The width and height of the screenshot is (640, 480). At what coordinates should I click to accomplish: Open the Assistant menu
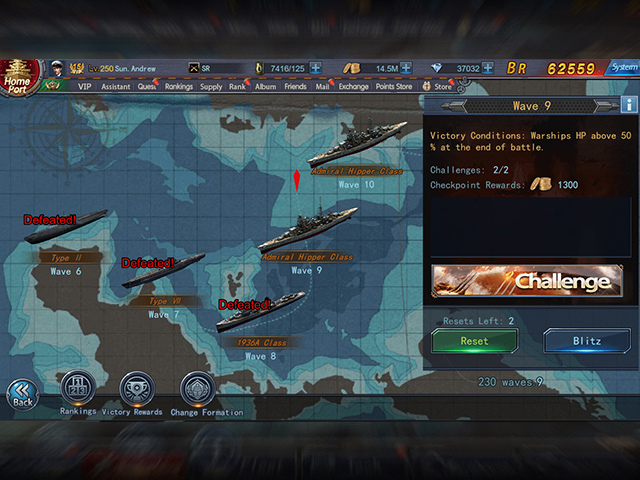116,87
